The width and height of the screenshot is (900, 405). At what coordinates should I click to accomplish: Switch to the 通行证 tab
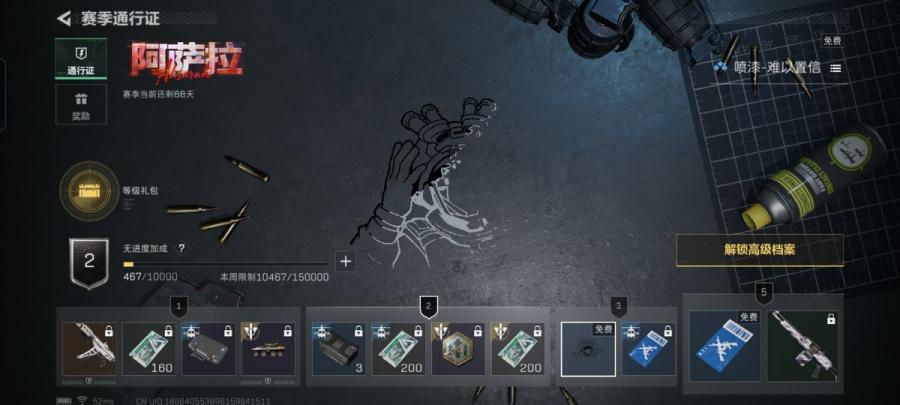(x=81, y=58)
